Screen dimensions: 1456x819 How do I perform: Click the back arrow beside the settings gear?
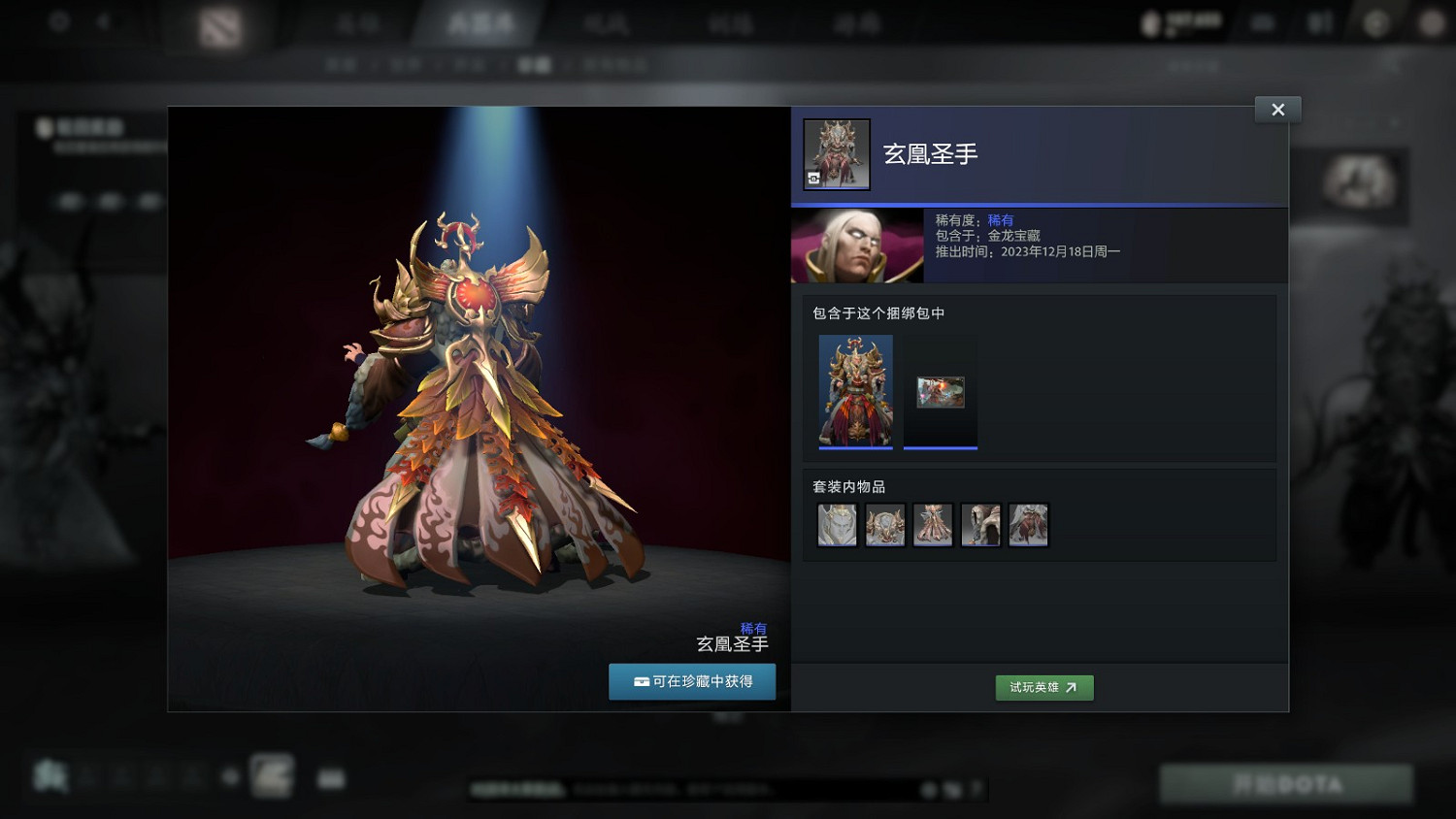pos(103,19)
